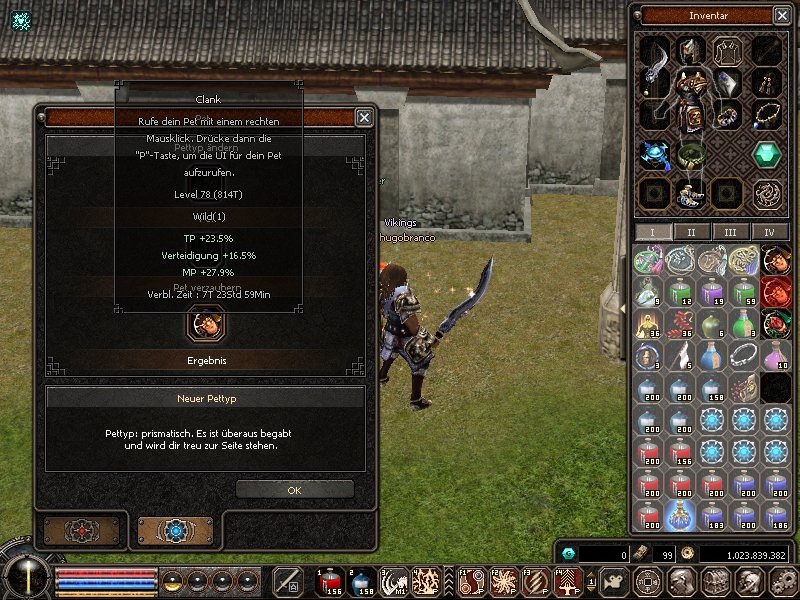Click the pet icon in the Ergebnis slot
Screen dimensions: 800x600
tap(205, 324)
